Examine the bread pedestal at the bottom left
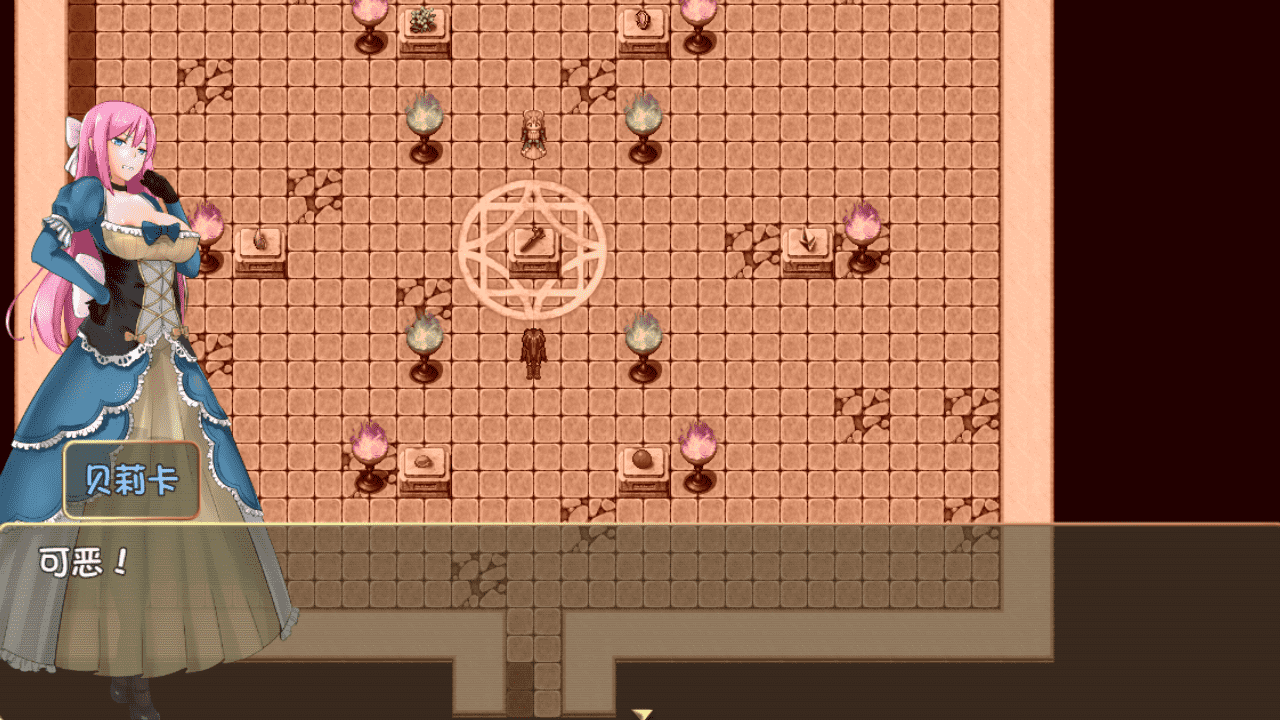 424,462
